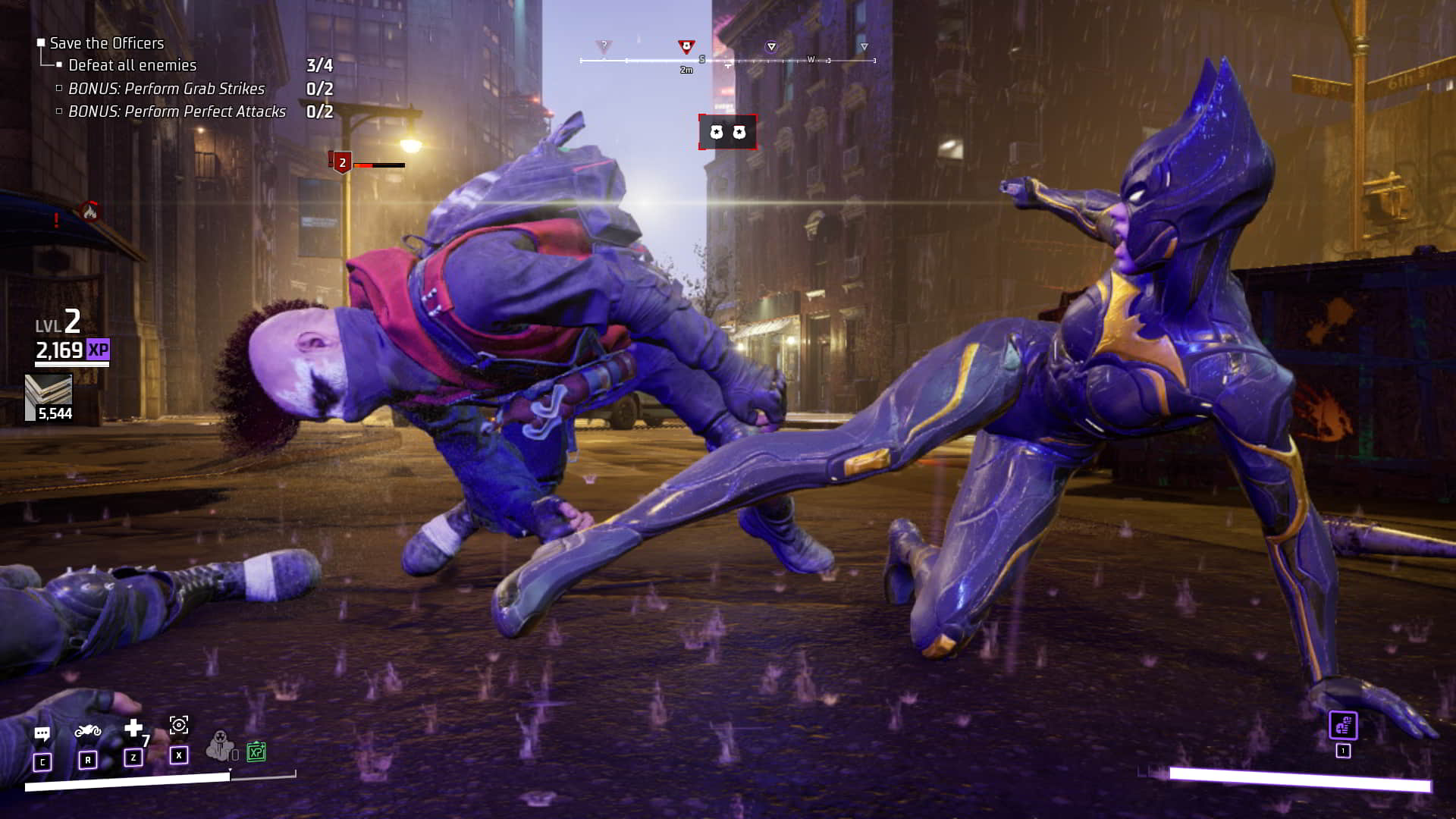Click the question mark compass marker

[604, 46]
